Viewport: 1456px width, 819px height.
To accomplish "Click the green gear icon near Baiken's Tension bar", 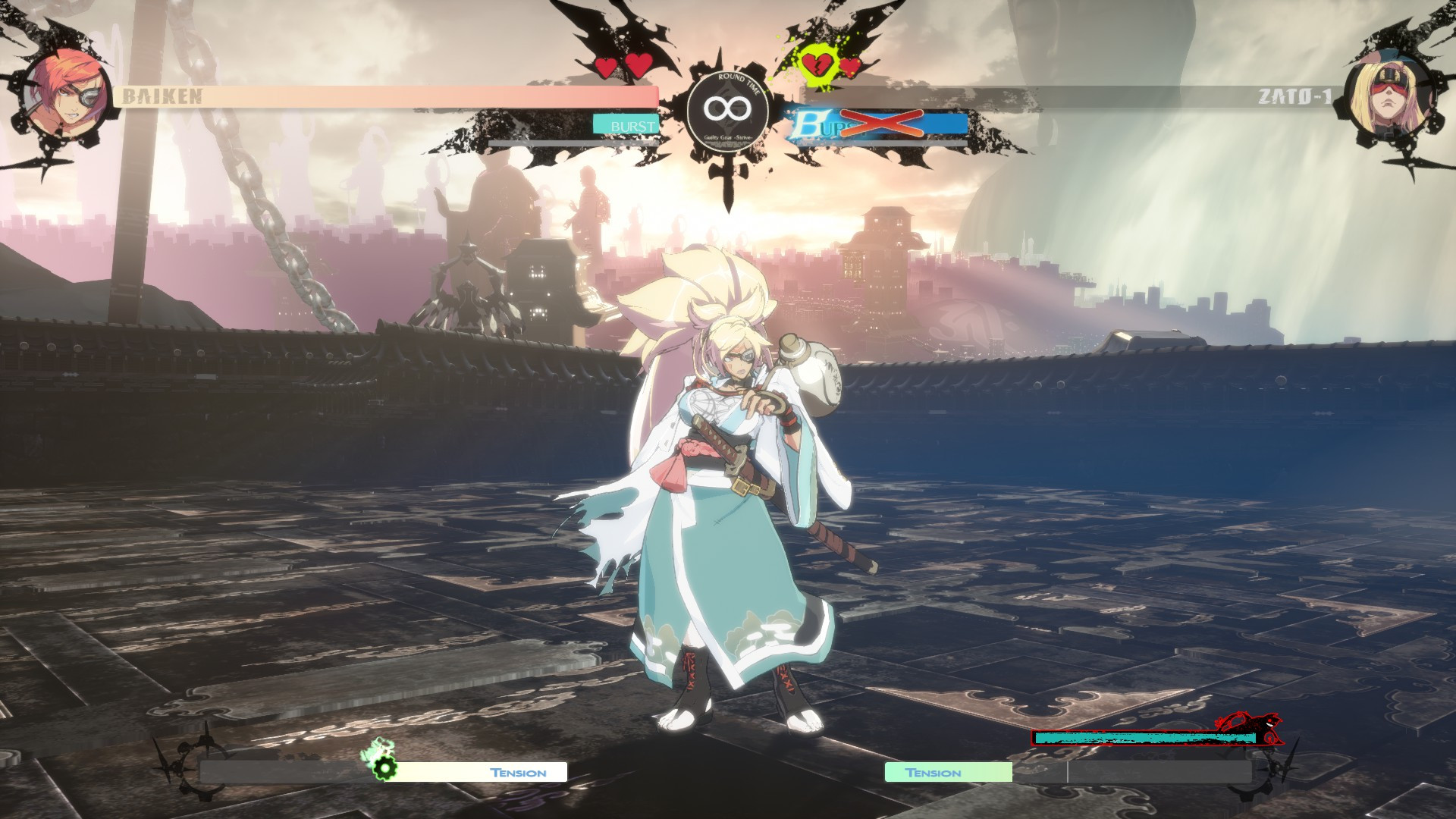I will pyautogui.click(x=385, y=766).
